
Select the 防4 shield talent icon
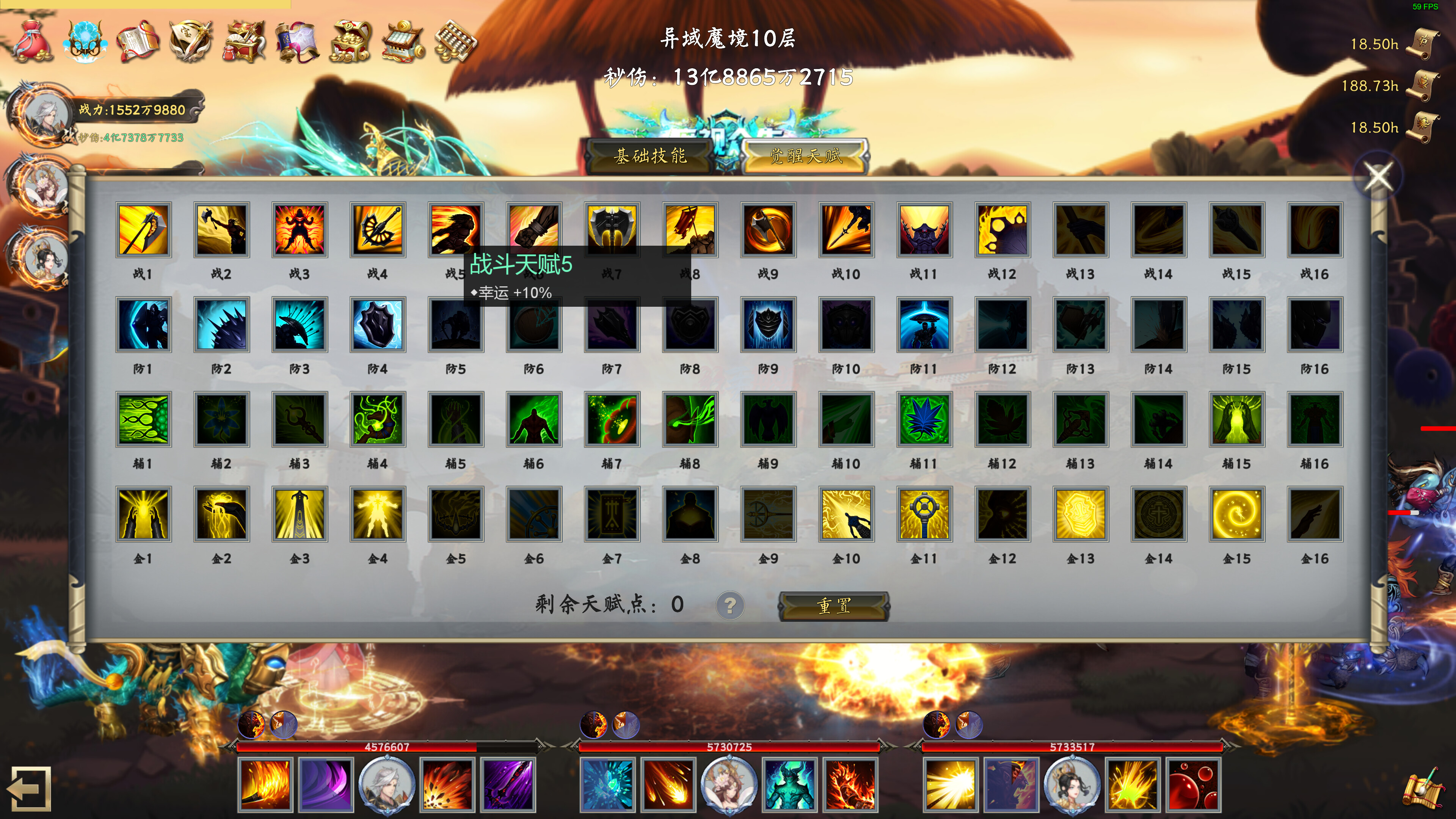[x=378, y=325]
